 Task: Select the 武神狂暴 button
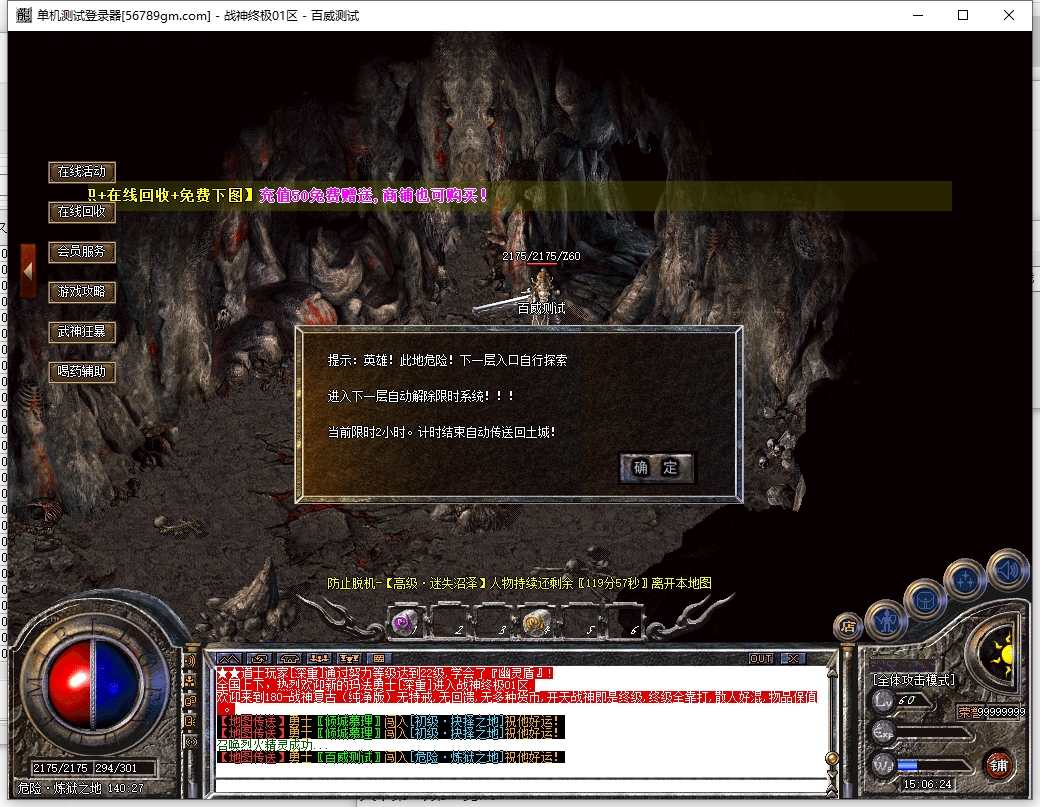click(x=82, y=332)
